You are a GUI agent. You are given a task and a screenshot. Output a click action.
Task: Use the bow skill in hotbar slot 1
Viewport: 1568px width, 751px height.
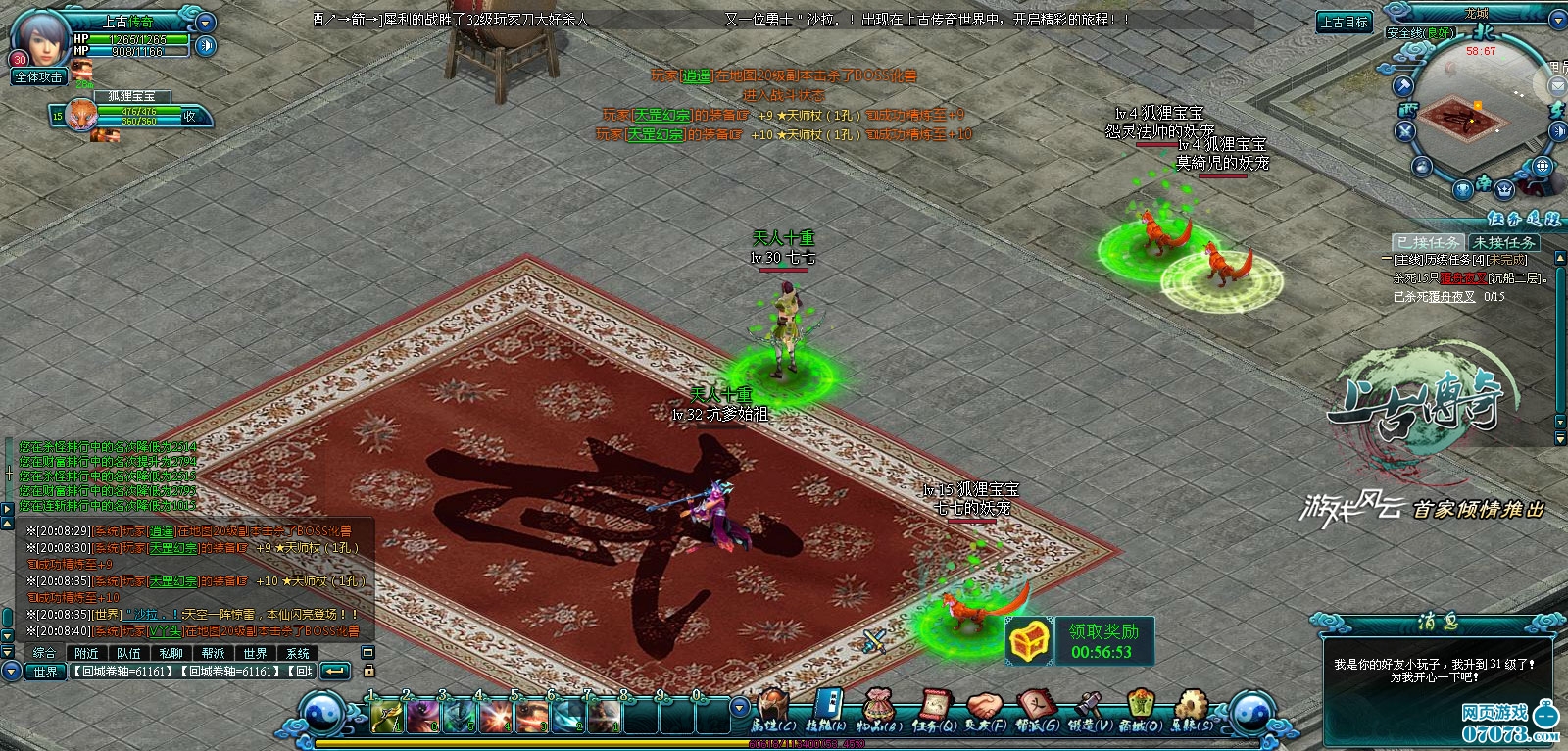385,718
